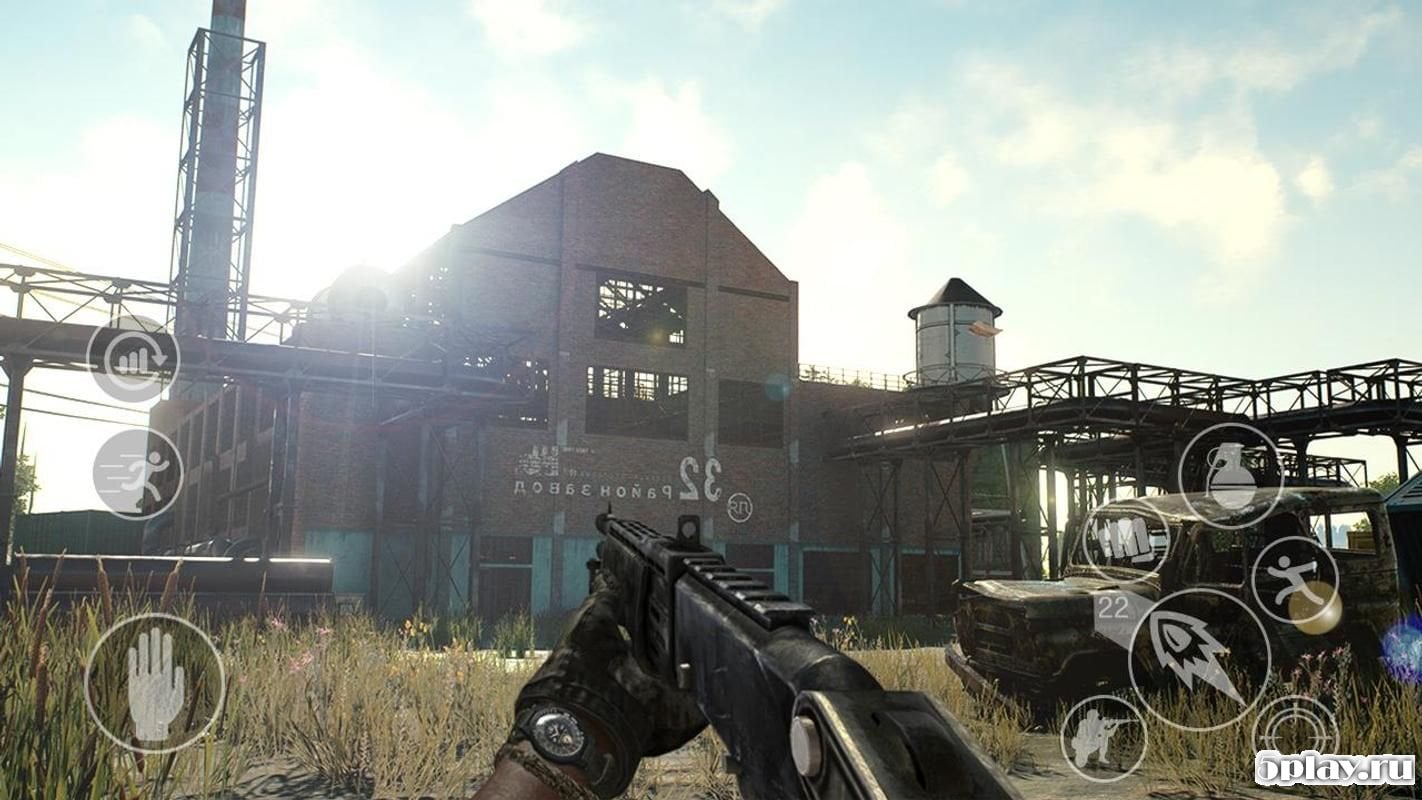
Task: Use the fist melee punch button
Action: coord(1127,541)
